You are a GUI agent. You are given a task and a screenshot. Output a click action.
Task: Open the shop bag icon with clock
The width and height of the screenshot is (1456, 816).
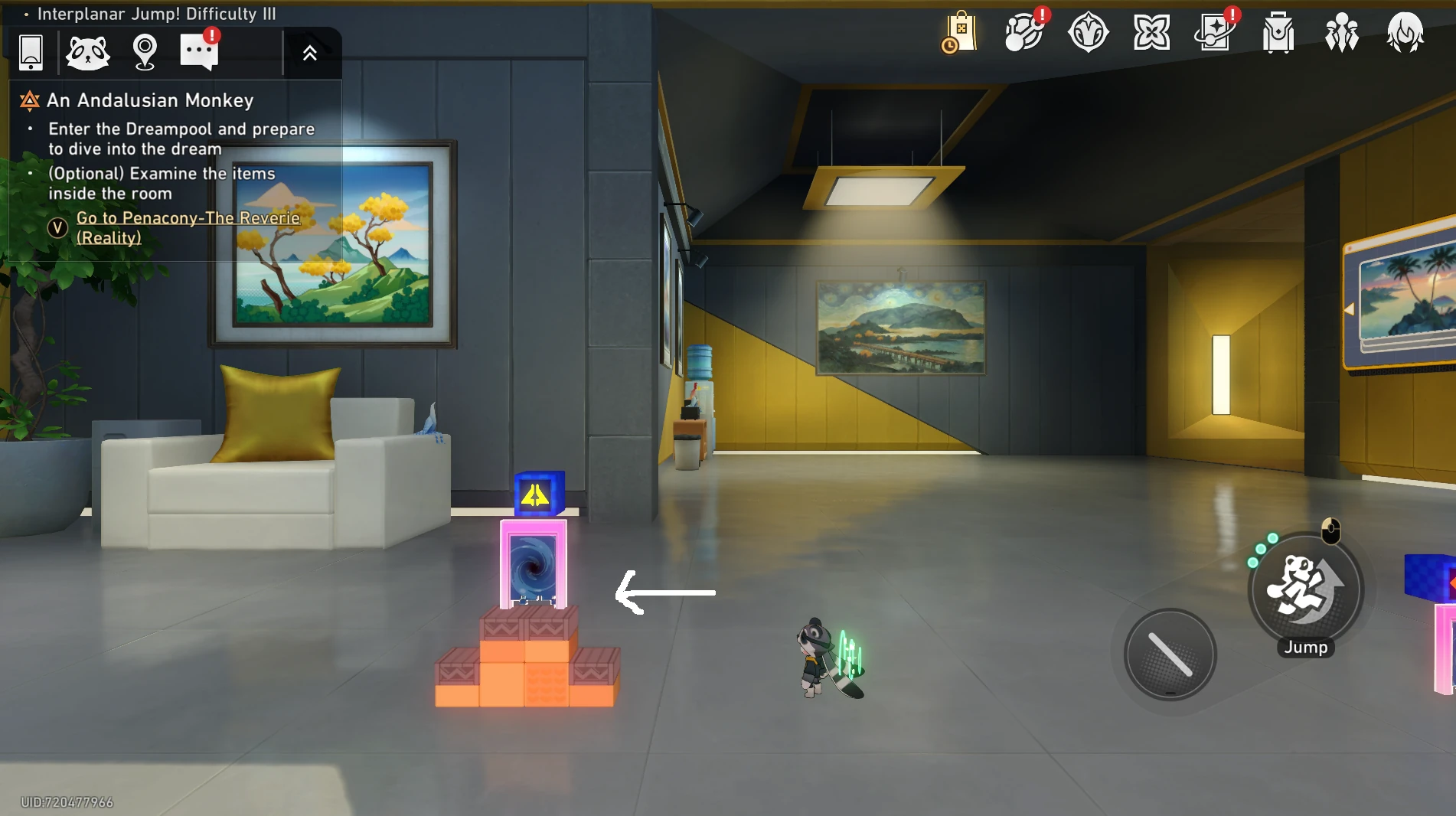click(961, 33)
